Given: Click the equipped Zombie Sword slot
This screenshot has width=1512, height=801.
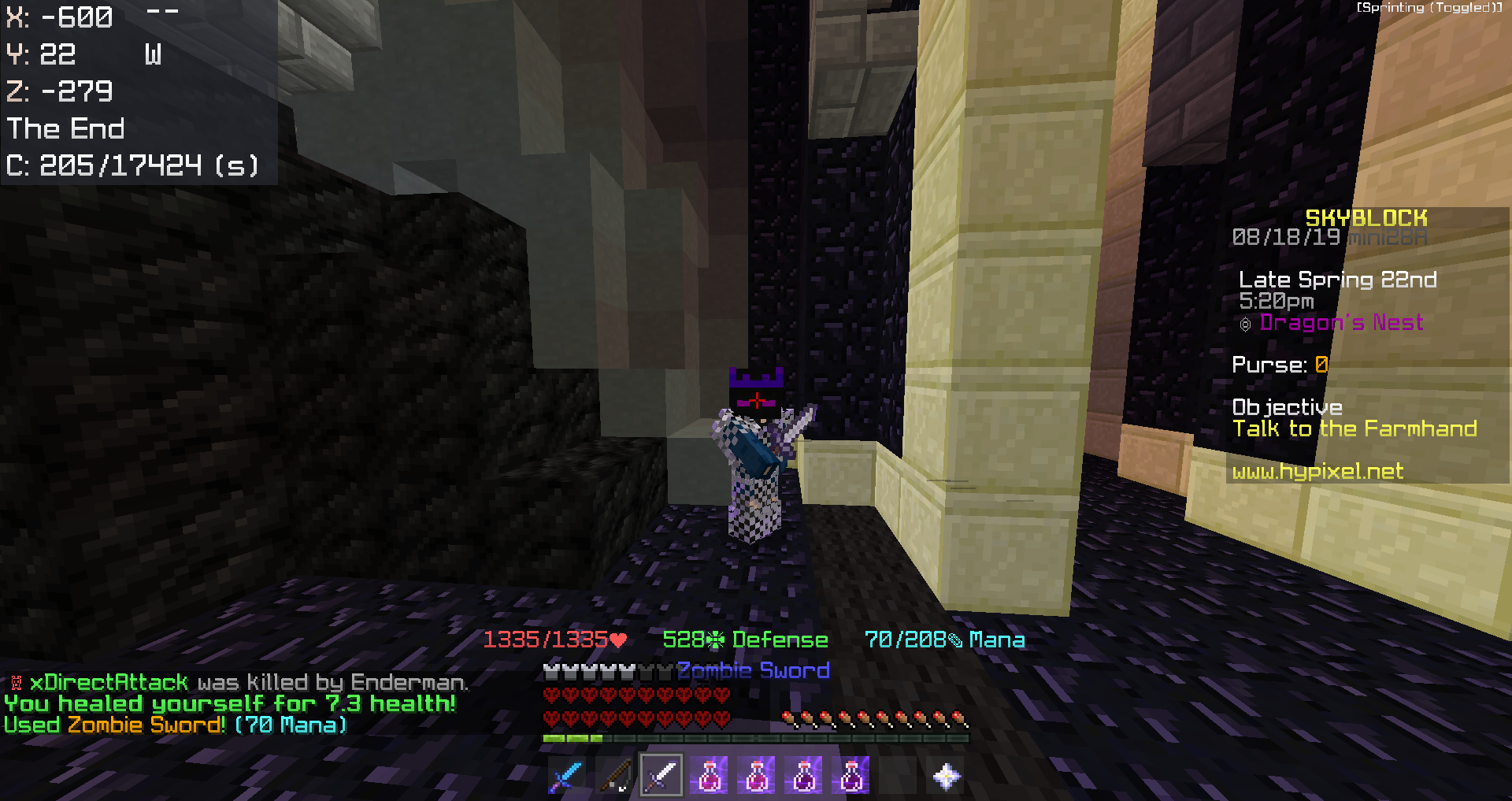Looking at the screenshot, I should 661,776.
